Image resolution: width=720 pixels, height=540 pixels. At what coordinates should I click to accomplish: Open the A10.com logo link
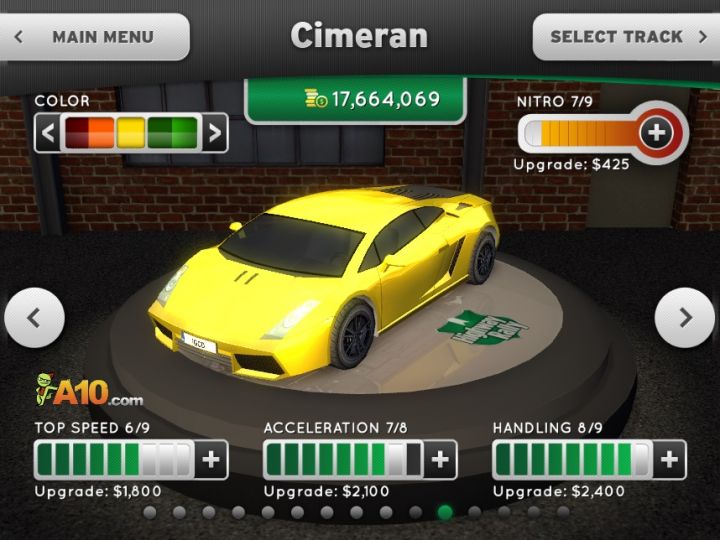89,389
